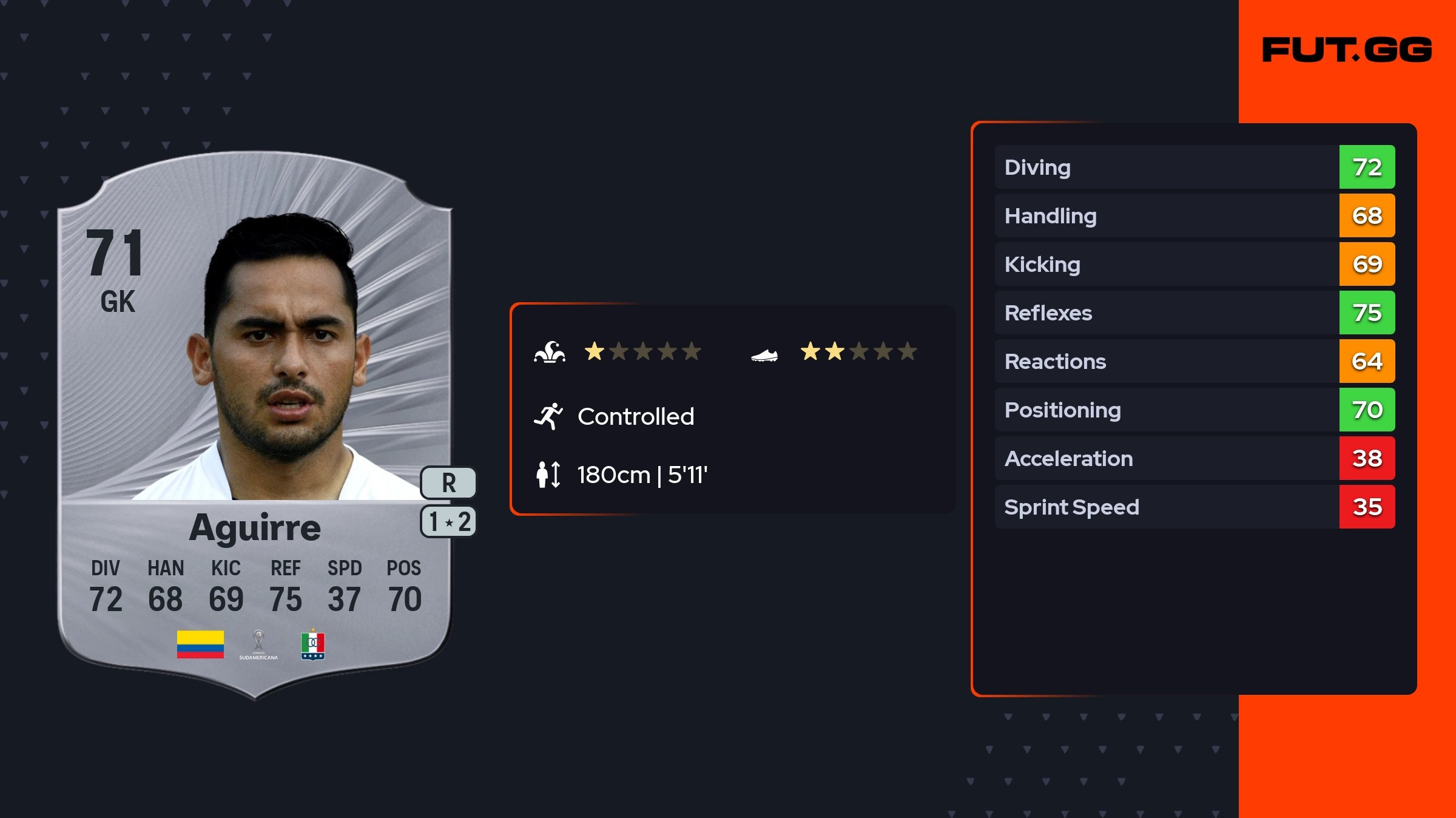The width and height of the screenshot is (1456, 818).
Task: Click the Kicking stat row
Action: (1194, 264)
